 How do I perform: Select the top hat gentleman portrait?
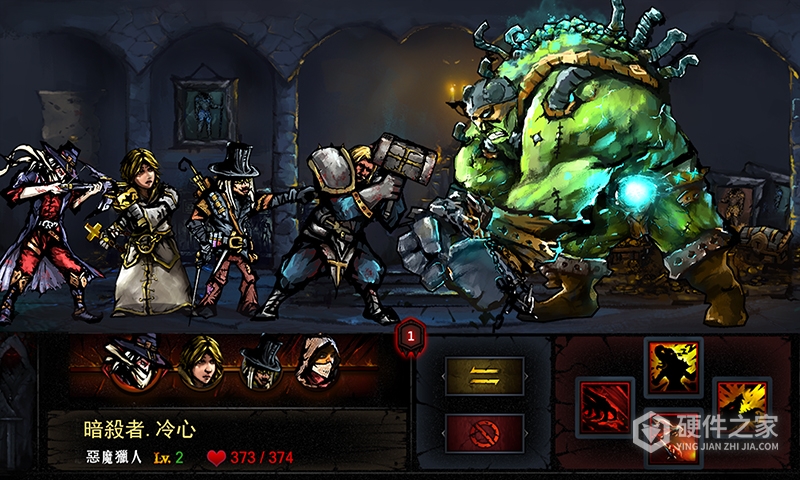tap(262, 366)
